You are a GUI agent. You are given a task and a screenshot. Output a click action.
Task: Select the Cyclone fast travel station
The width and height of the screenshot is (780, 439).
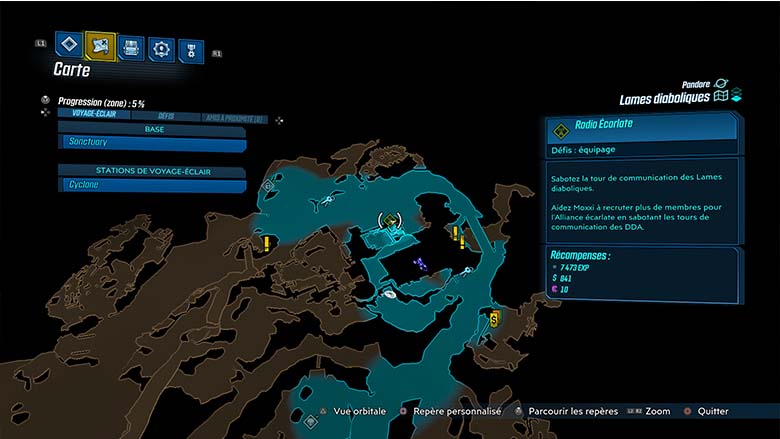tap(152, 185)
